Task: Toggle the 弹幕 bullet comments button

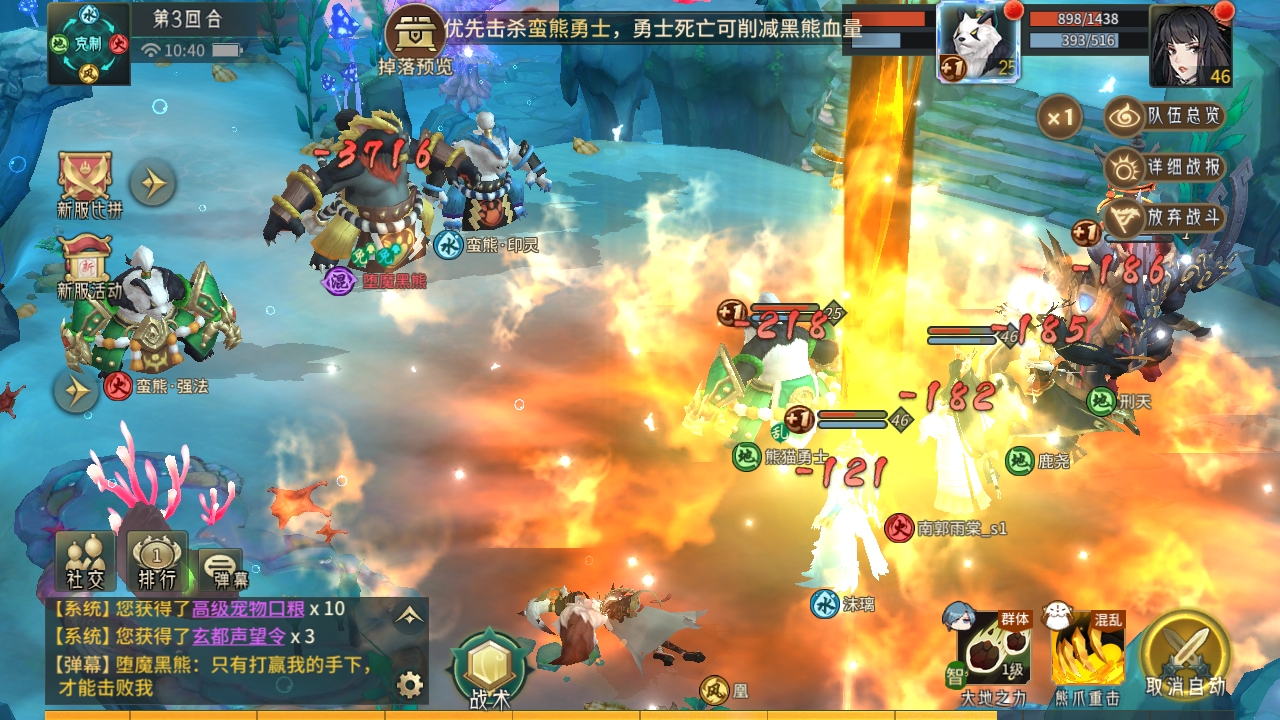Action: tap(221, 567)
